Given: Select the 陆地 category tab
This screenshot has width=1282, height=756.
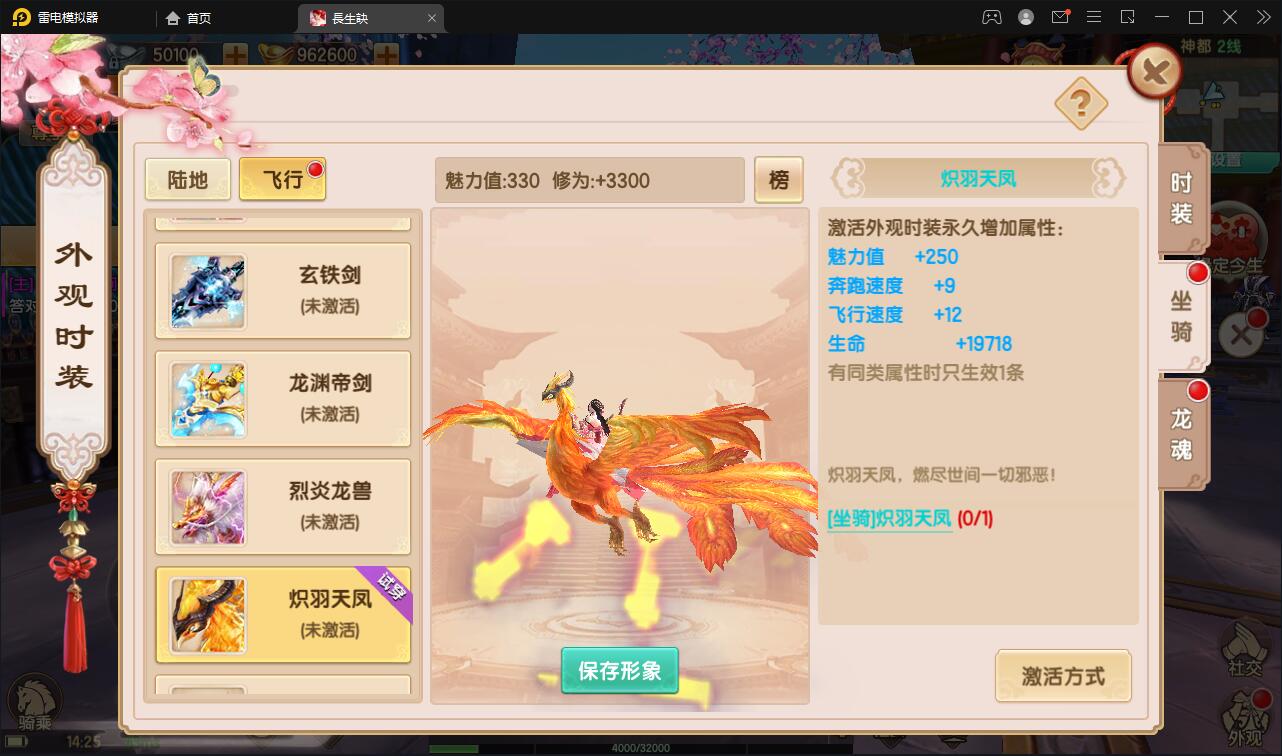Looking at the screenshot, I should [187, 177].
